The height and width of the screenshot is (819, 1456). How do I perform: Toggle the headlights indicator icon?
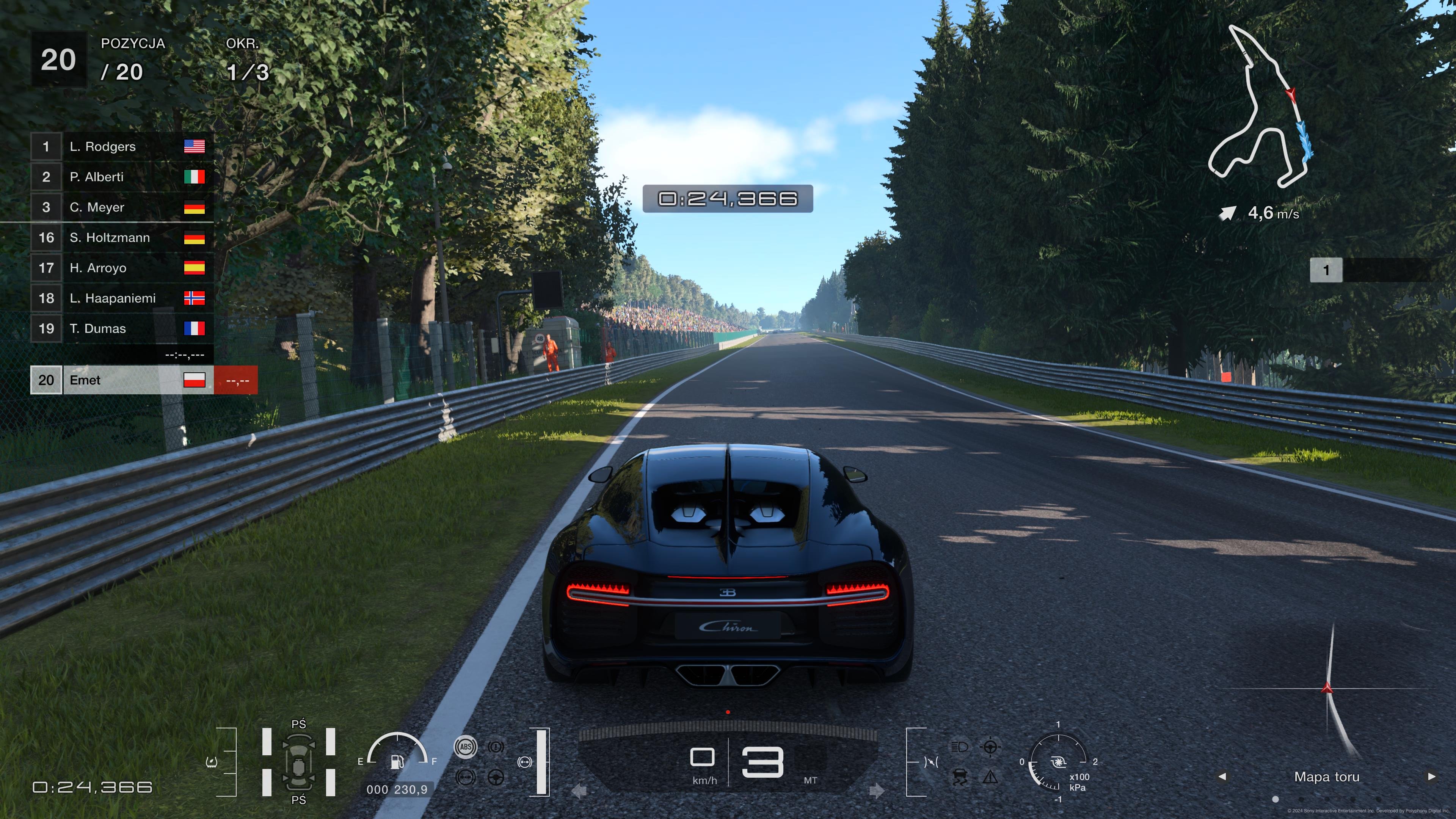coord(960,747)
